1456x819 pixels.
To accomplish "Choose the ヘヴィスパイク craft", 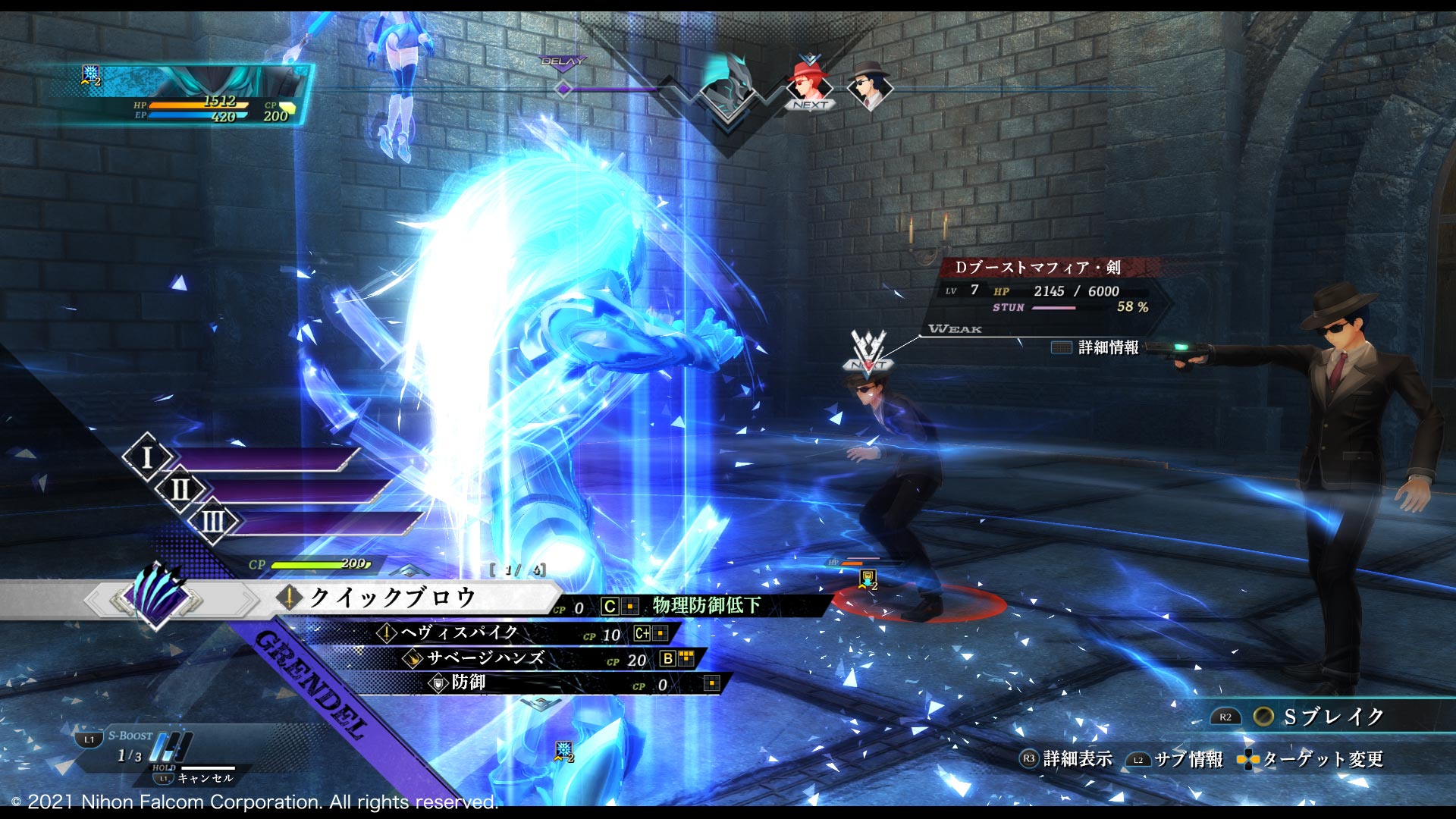I will point(460,633).
